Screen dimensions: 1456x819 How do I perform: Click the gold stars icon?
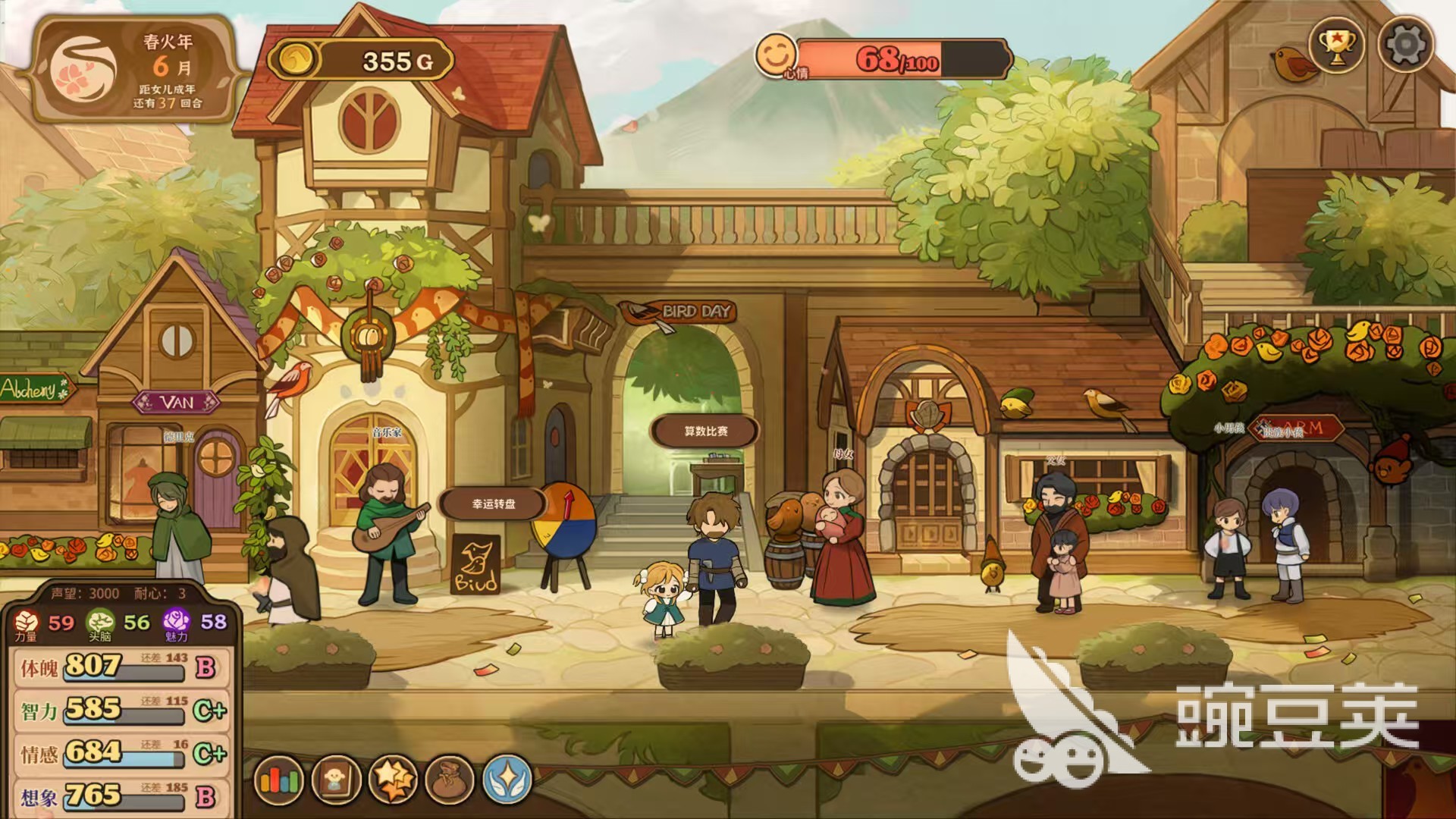click(393, 780)
